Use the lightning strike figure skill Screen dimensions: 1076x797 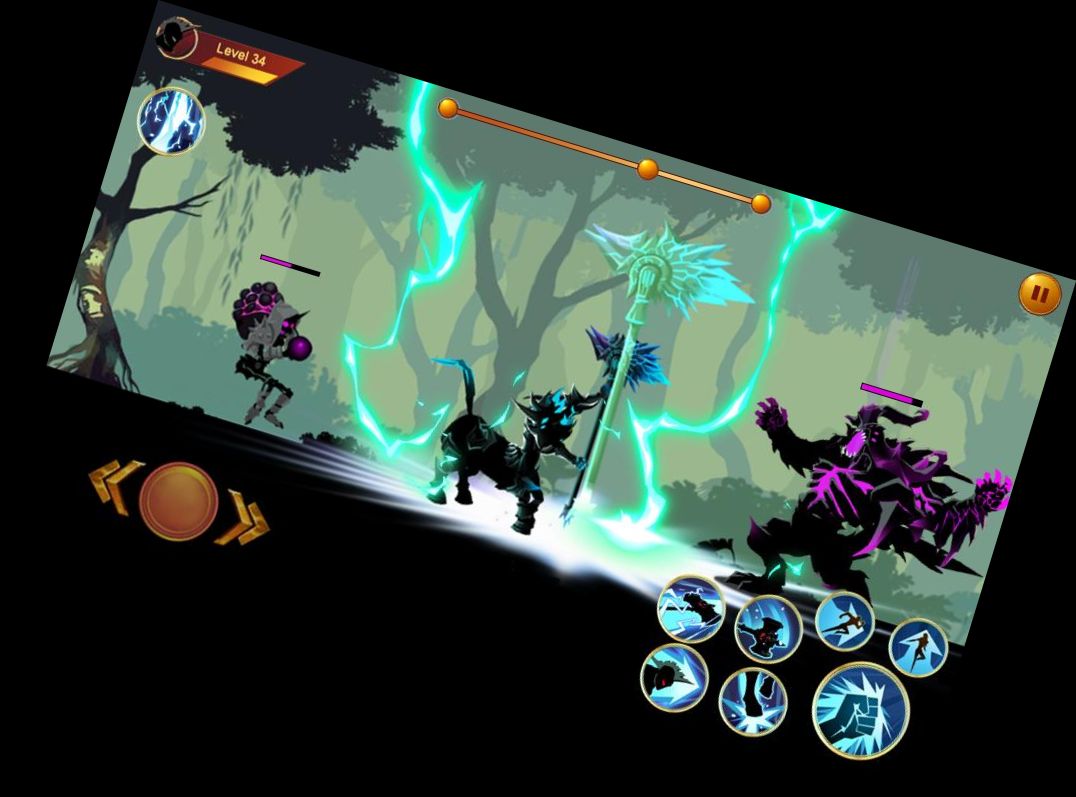point(691,608)
